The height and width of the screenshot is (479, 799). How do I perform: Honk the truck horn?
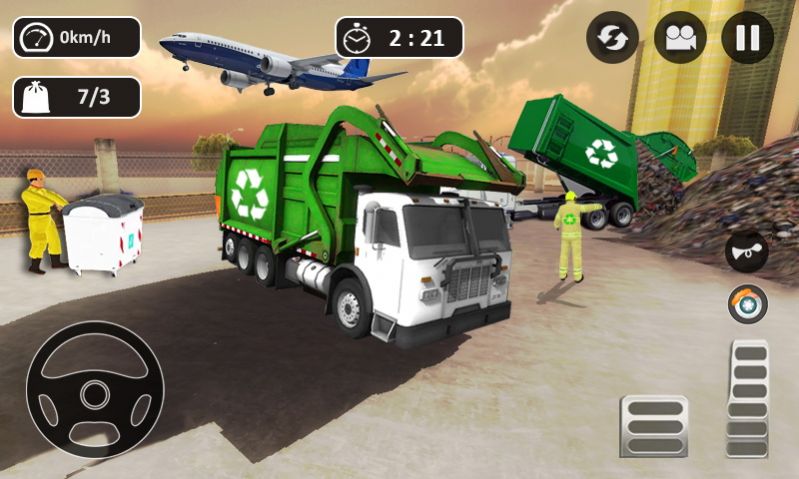[746, 251]
